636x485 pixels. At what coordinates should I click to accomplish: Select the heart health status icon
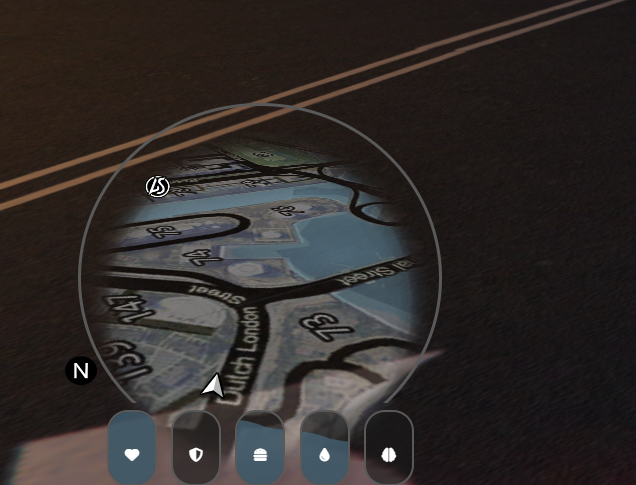point(132,454)
